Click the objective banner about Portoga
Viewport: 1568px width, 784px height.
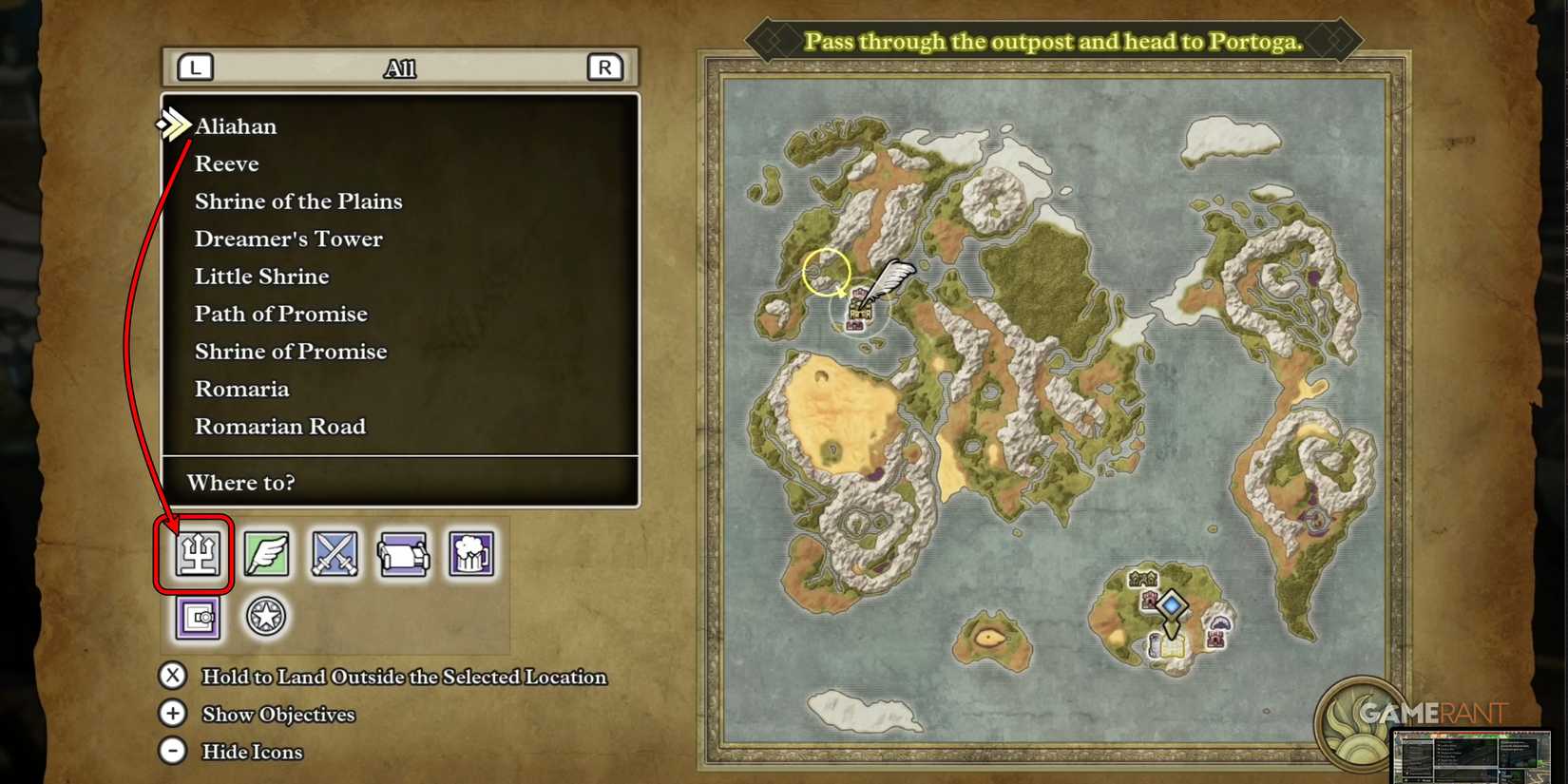pos(1057,41)
